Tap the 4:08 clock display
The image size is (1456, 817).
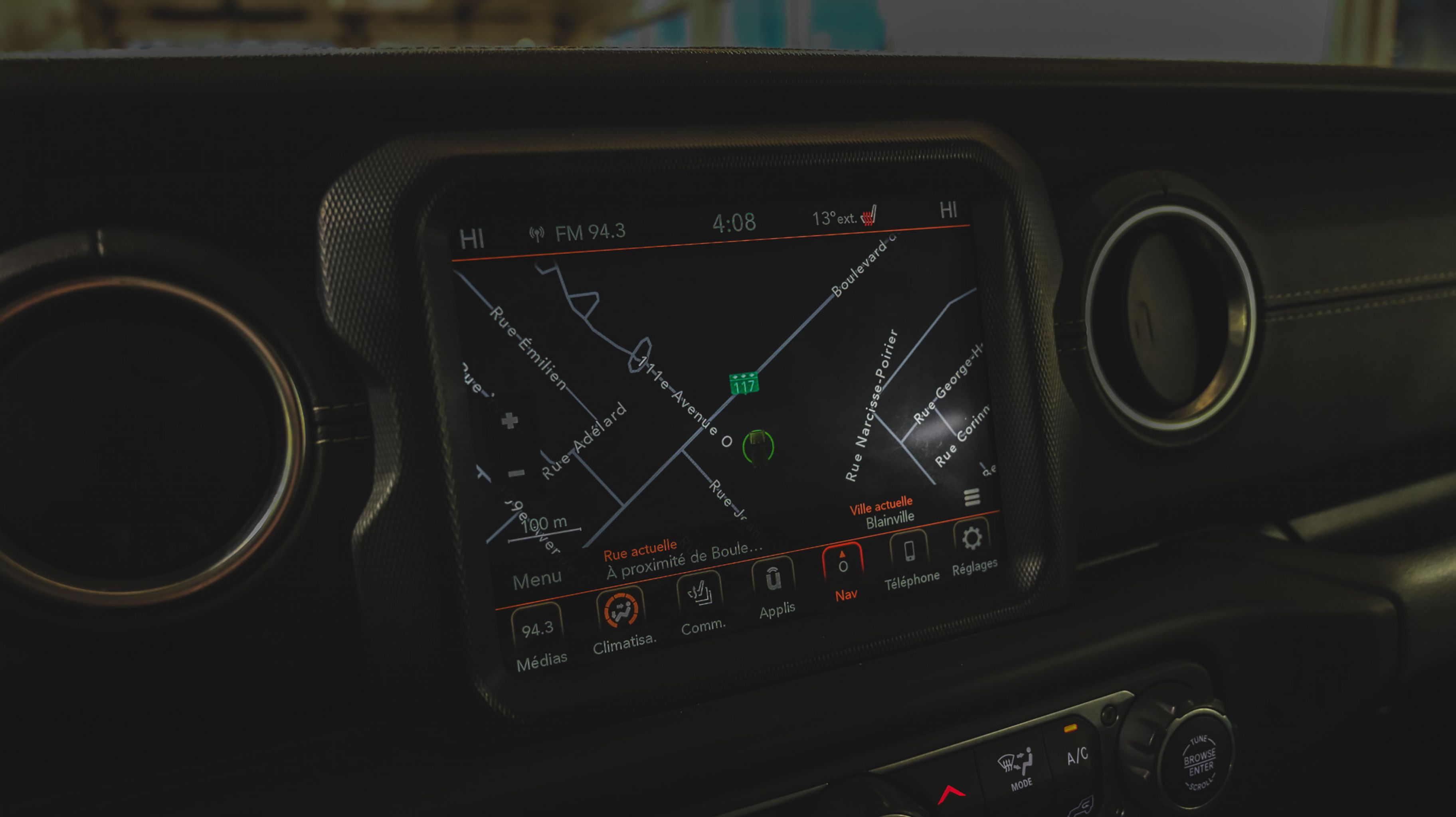pyautogui.click(x=734, y=223)
